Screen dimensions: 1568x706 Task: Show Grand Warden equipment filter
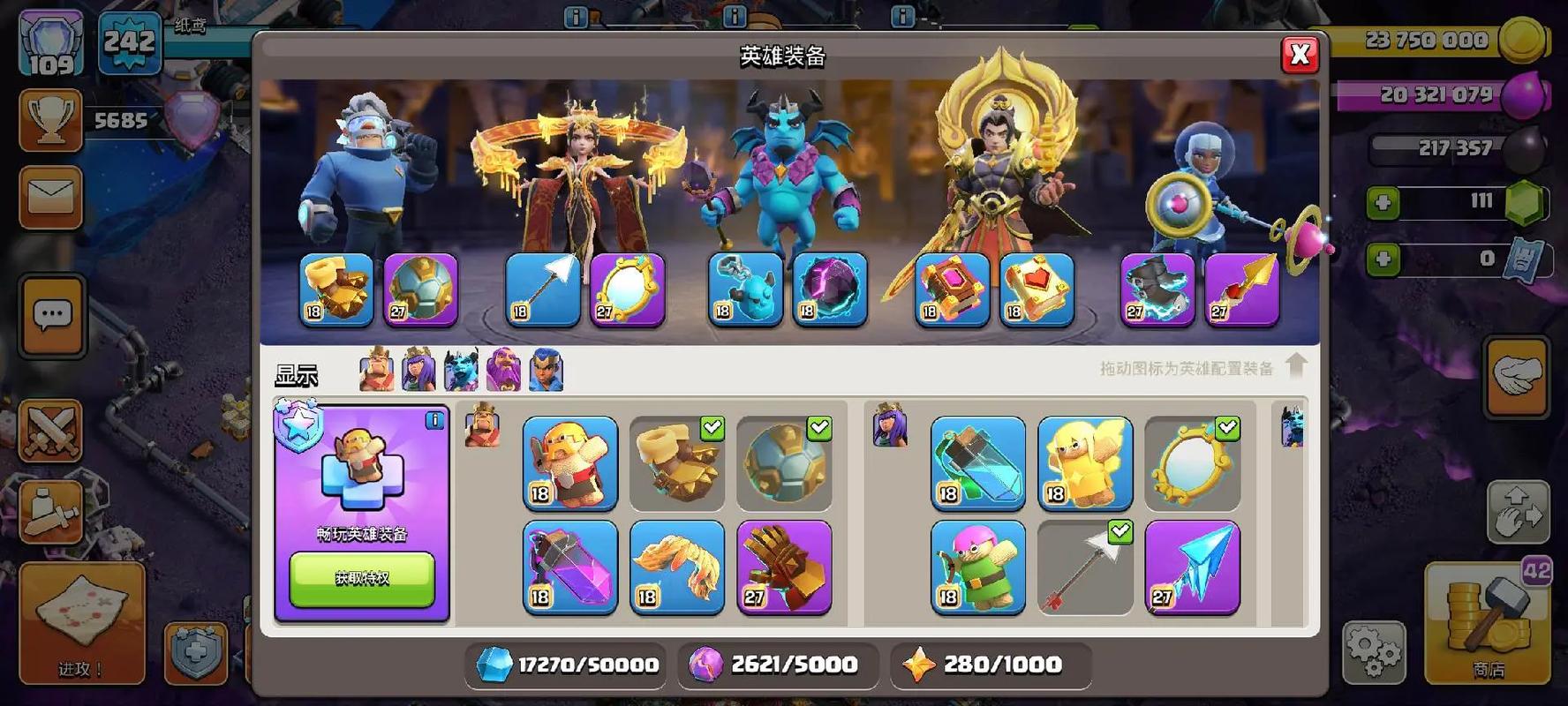coord(503,369)
